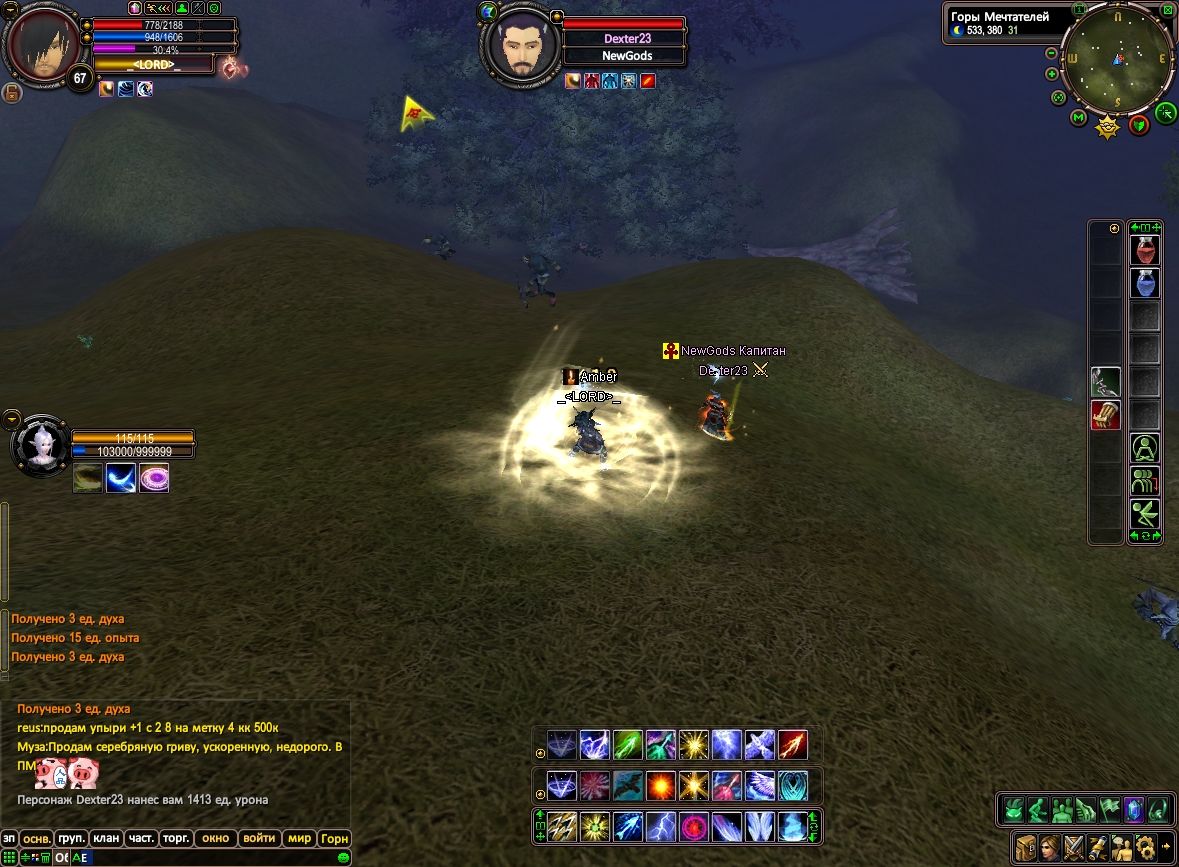This screenshot has height=867, width=1179.
Task: Select the 'мир' world chat tab
Action: [x=298, y=838]
